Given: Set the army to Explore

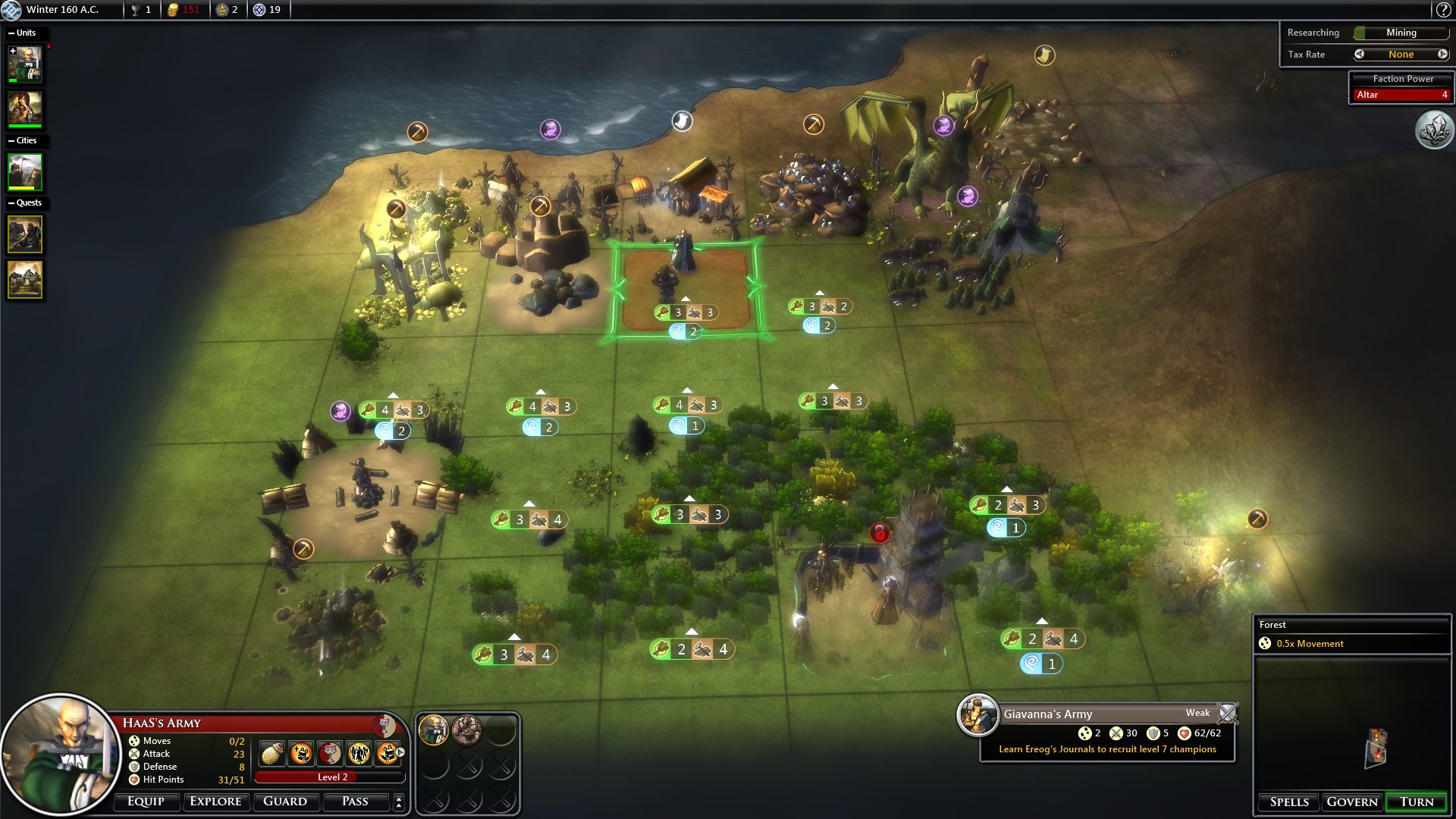Looking at the screenshot, I should (x=215, y=801).
